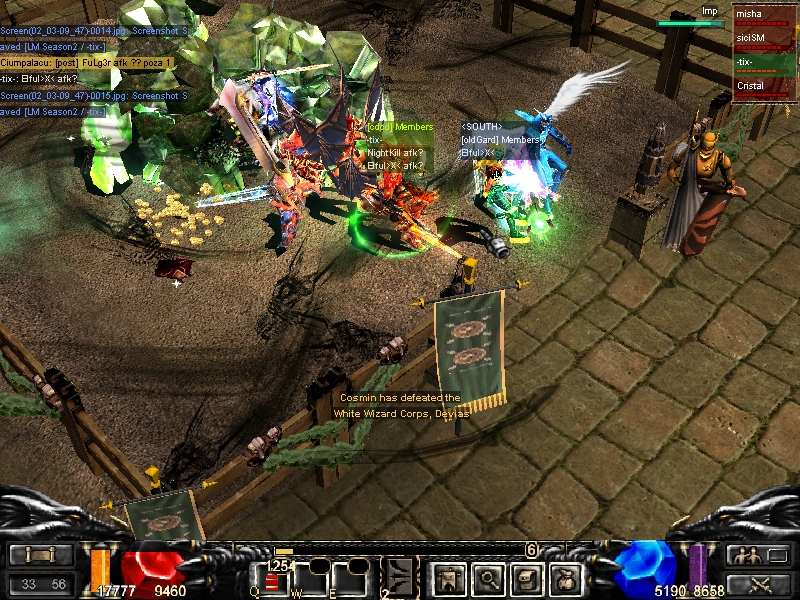Use the red health potion in the Q slot
Image resolution: width=800 pixels, height=600 pixels.
[273, 582]
